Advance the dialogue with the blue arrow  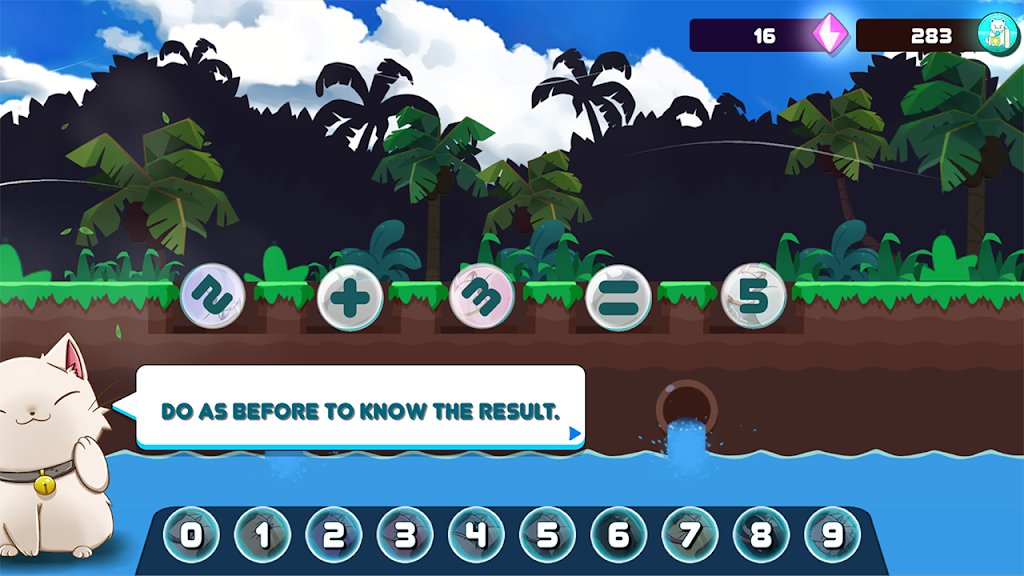574,434
